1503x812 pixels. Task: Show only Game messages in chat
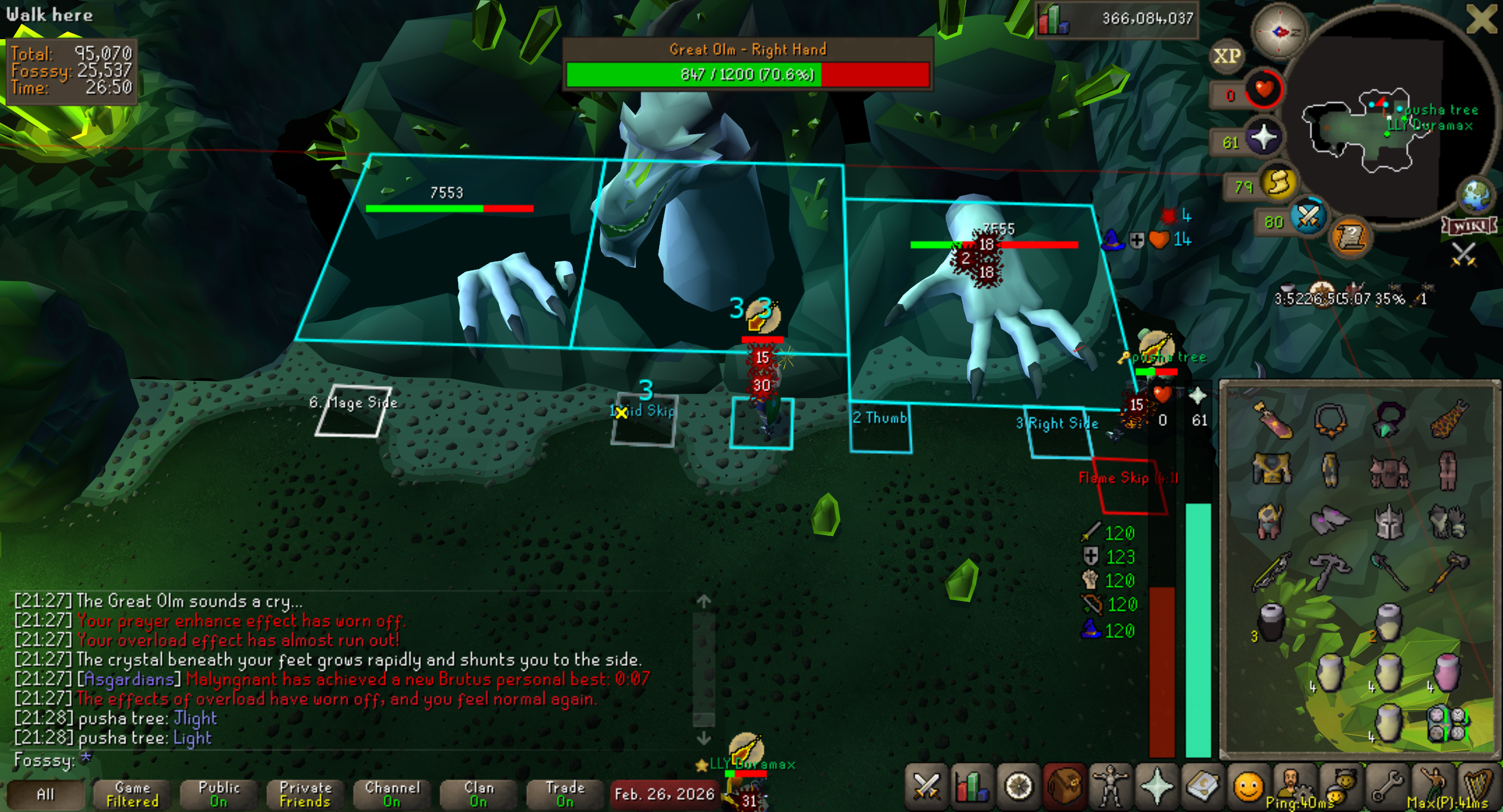(x=133, y=794)
